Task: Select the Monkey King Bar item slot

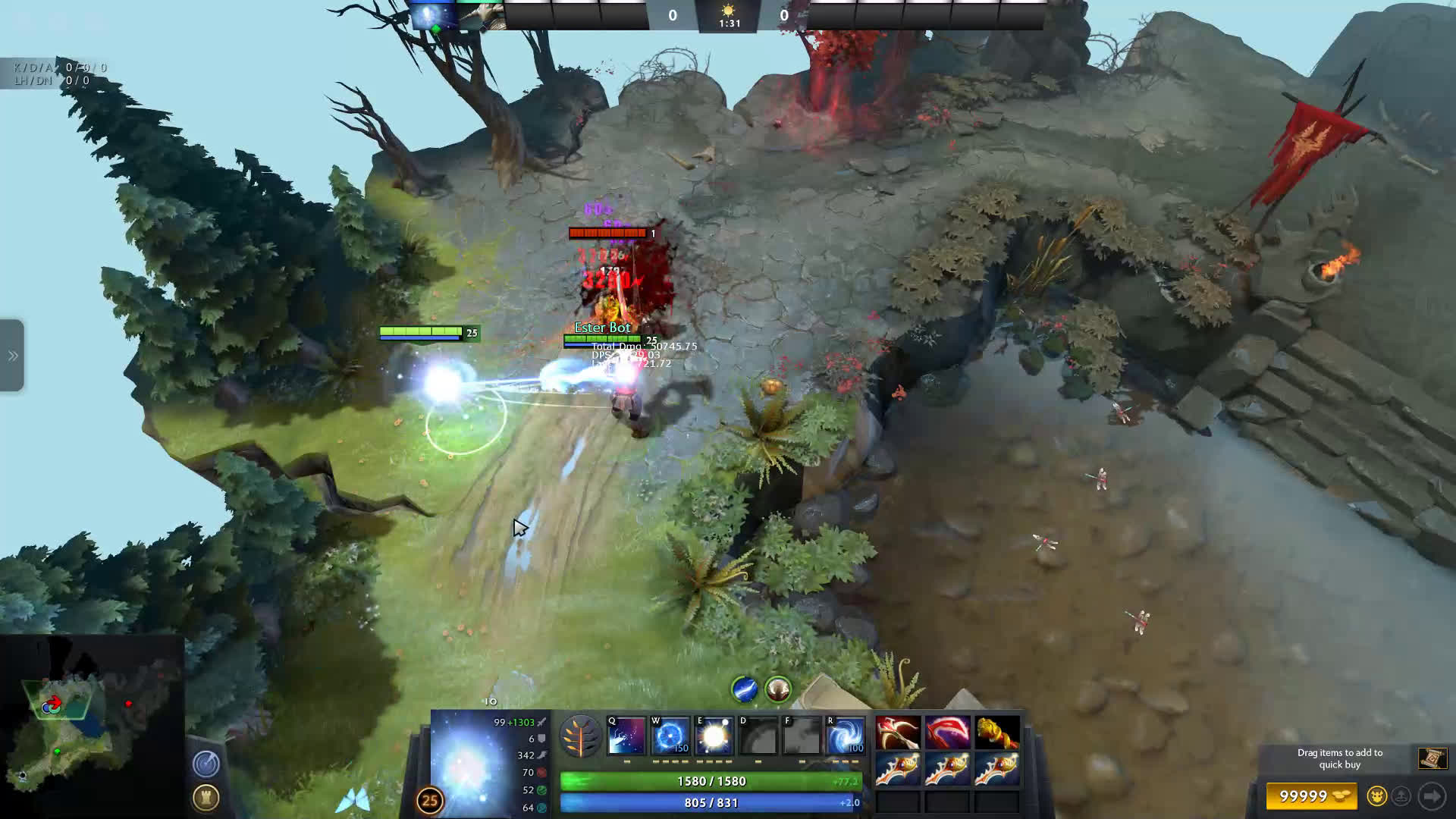Action: [x=997, y=733]
